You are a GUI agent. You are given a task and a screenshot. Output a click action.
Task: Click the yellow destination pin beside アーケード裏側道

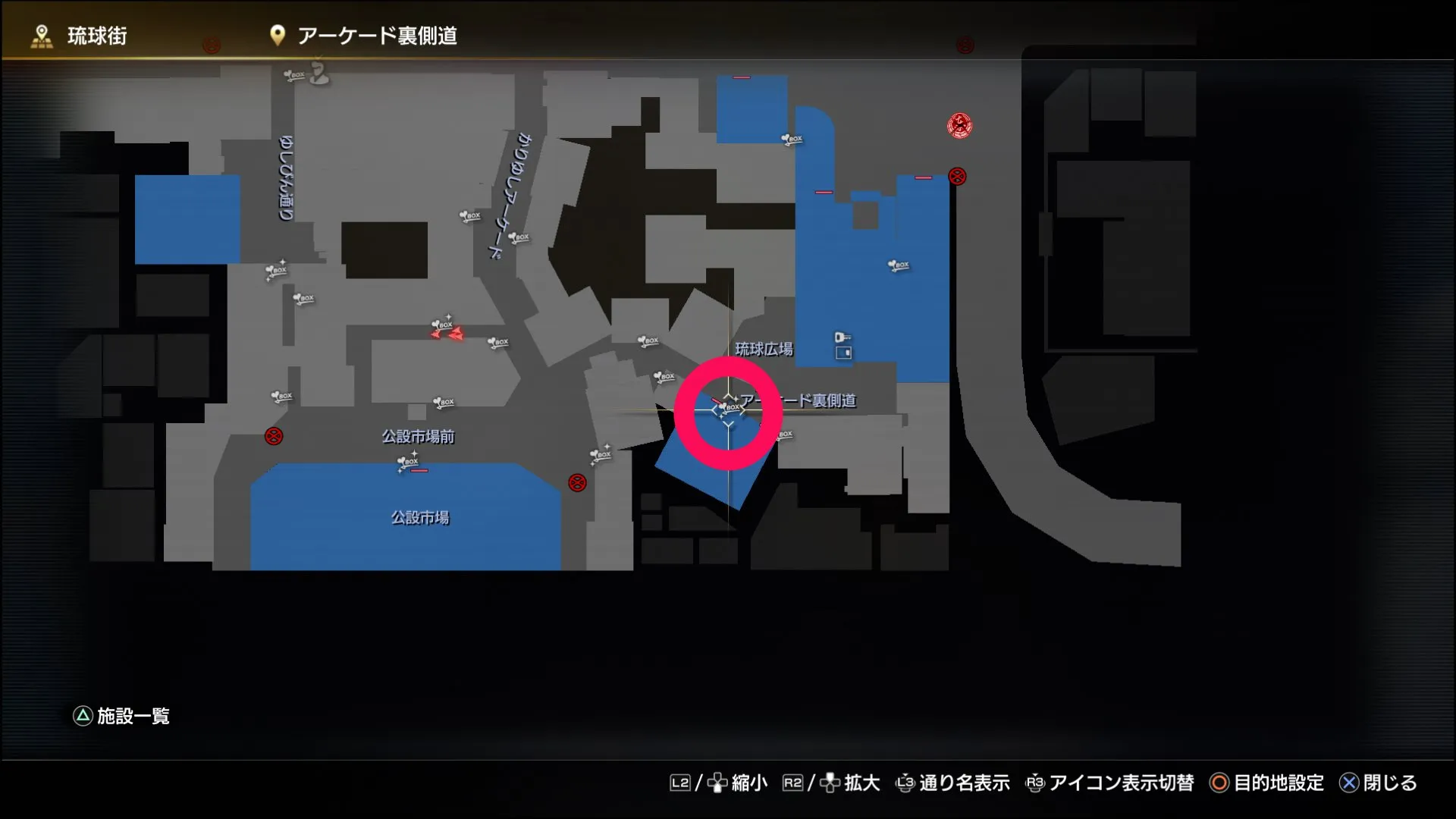pos(277,34)
